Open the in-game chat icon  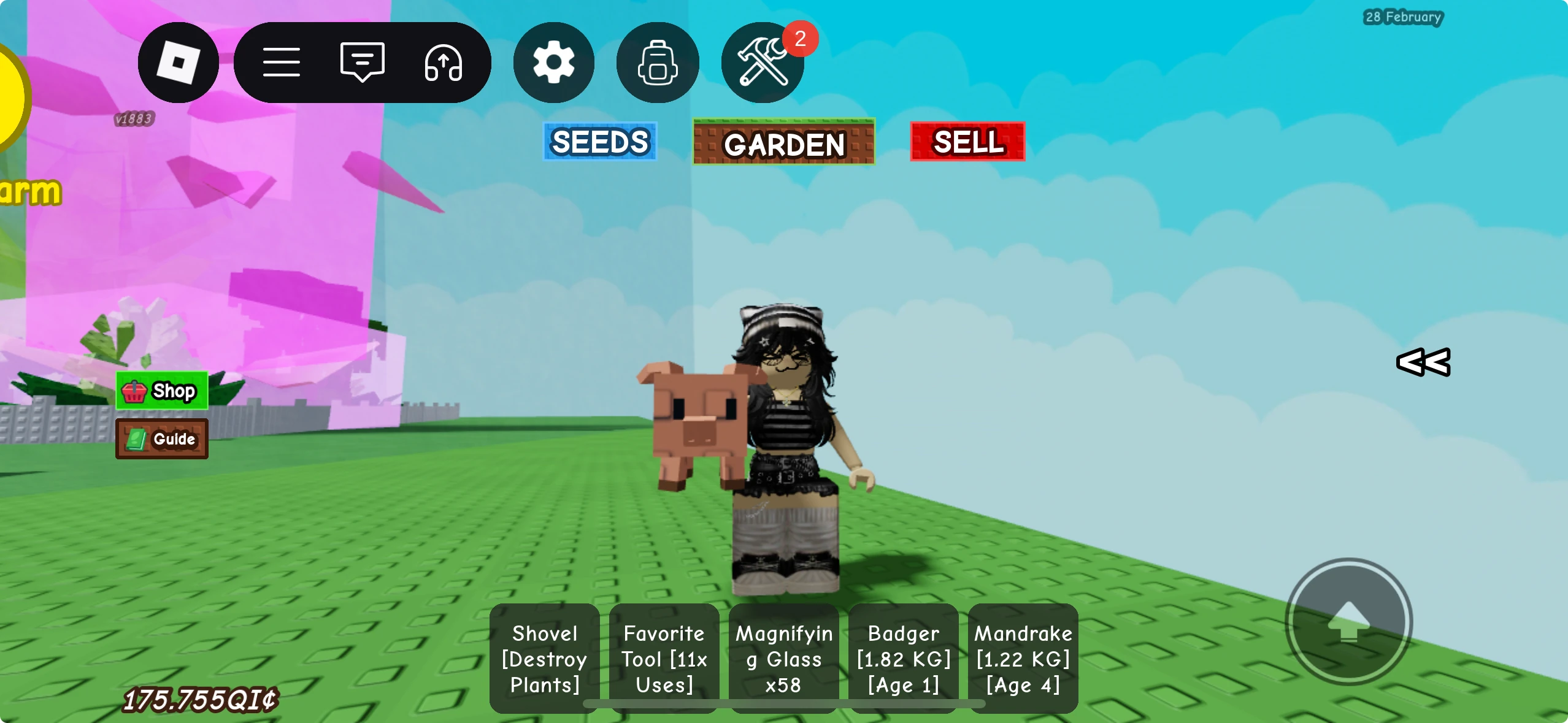[362, 62]
